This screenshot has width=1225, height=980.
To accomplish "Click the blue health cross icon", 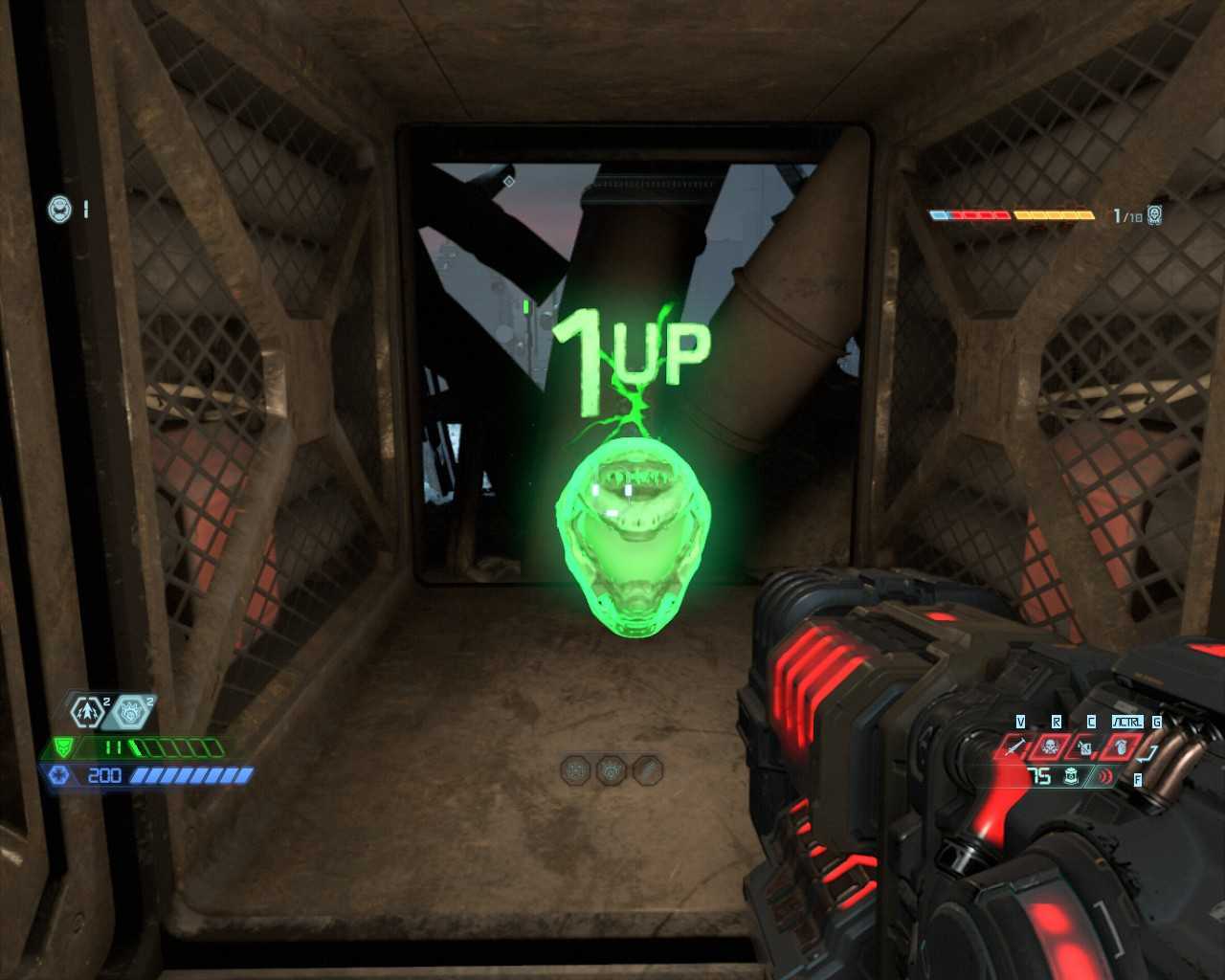I will pos(58,774).
